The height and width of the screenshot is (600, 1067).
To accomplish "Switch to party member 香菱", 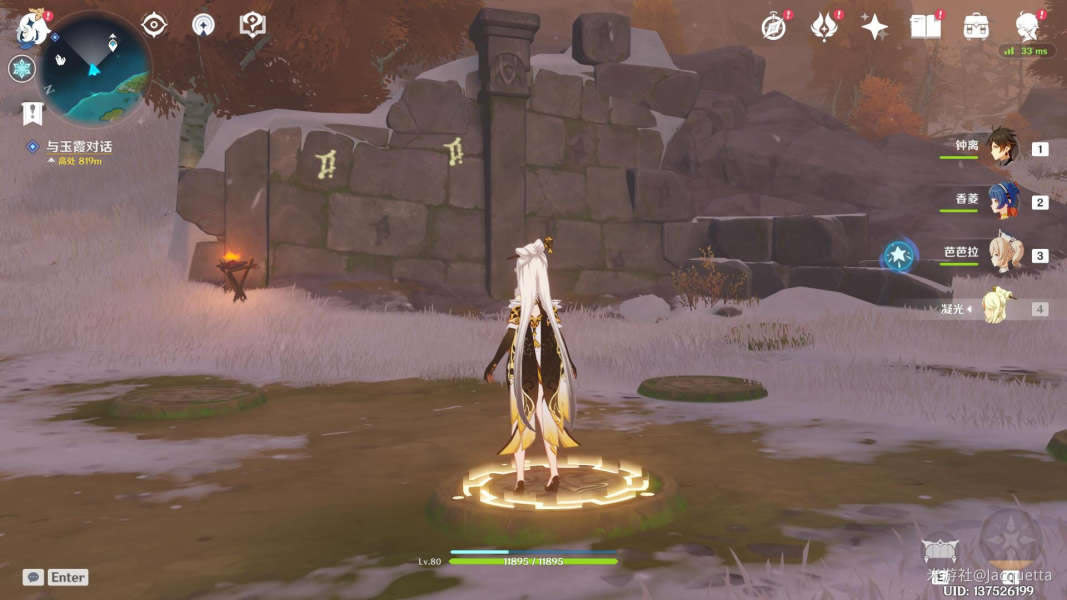I will tap(1002, 201).
